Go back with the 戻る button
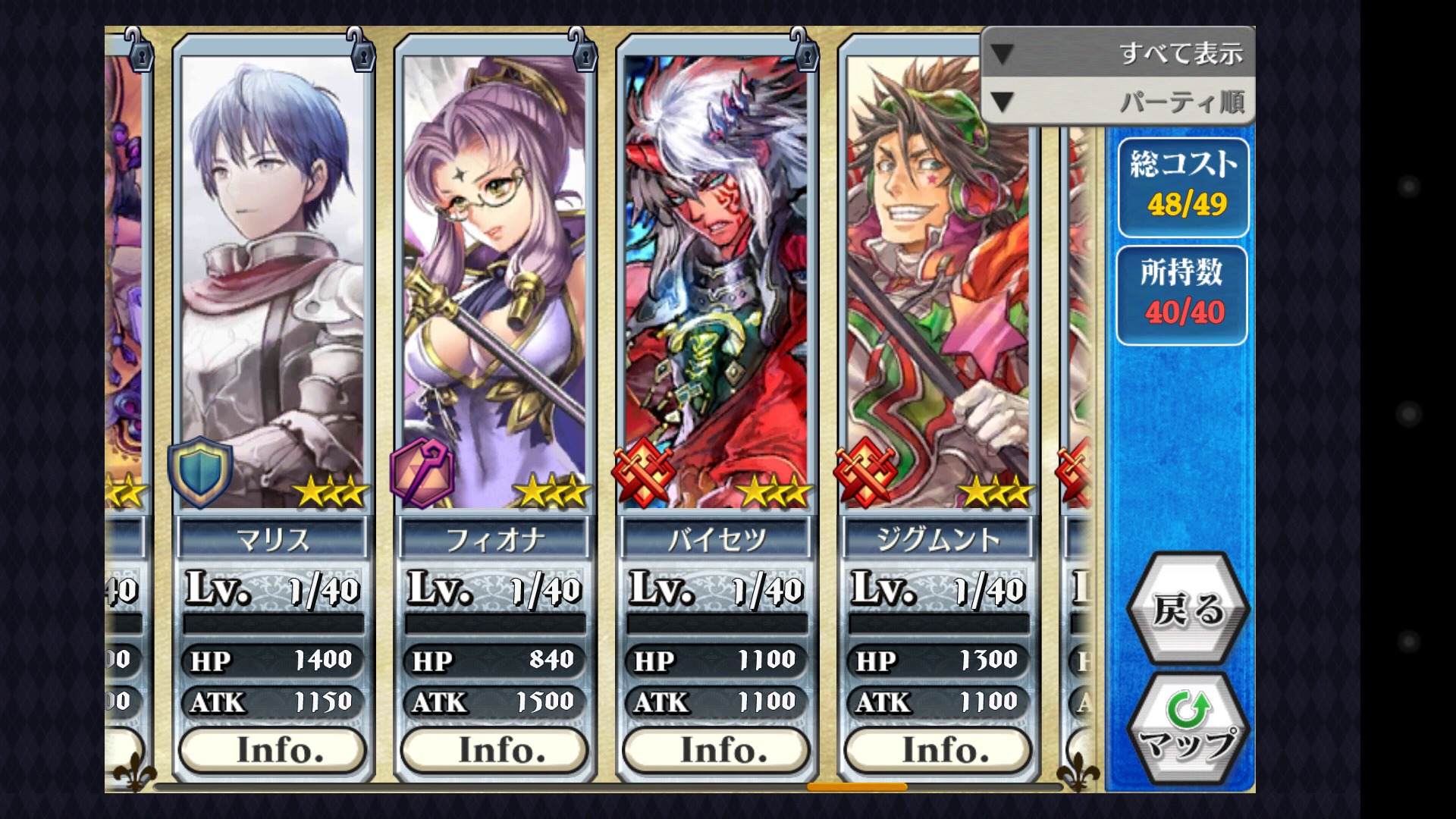The height and width of the screenshot is (819, 1456). [1188, 608]
